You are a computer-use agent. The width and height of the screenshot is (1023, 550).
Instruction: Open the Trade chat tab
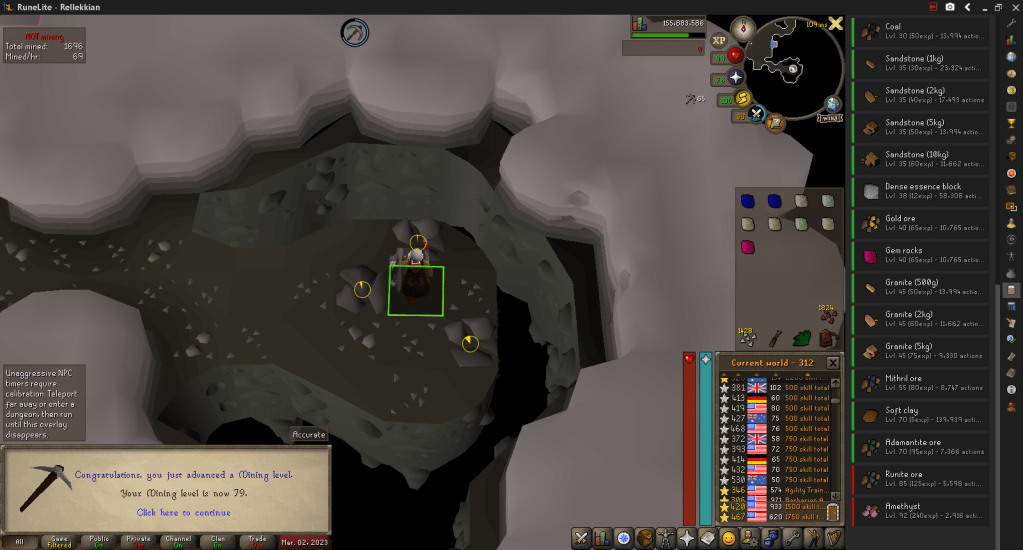coord(257,541)
